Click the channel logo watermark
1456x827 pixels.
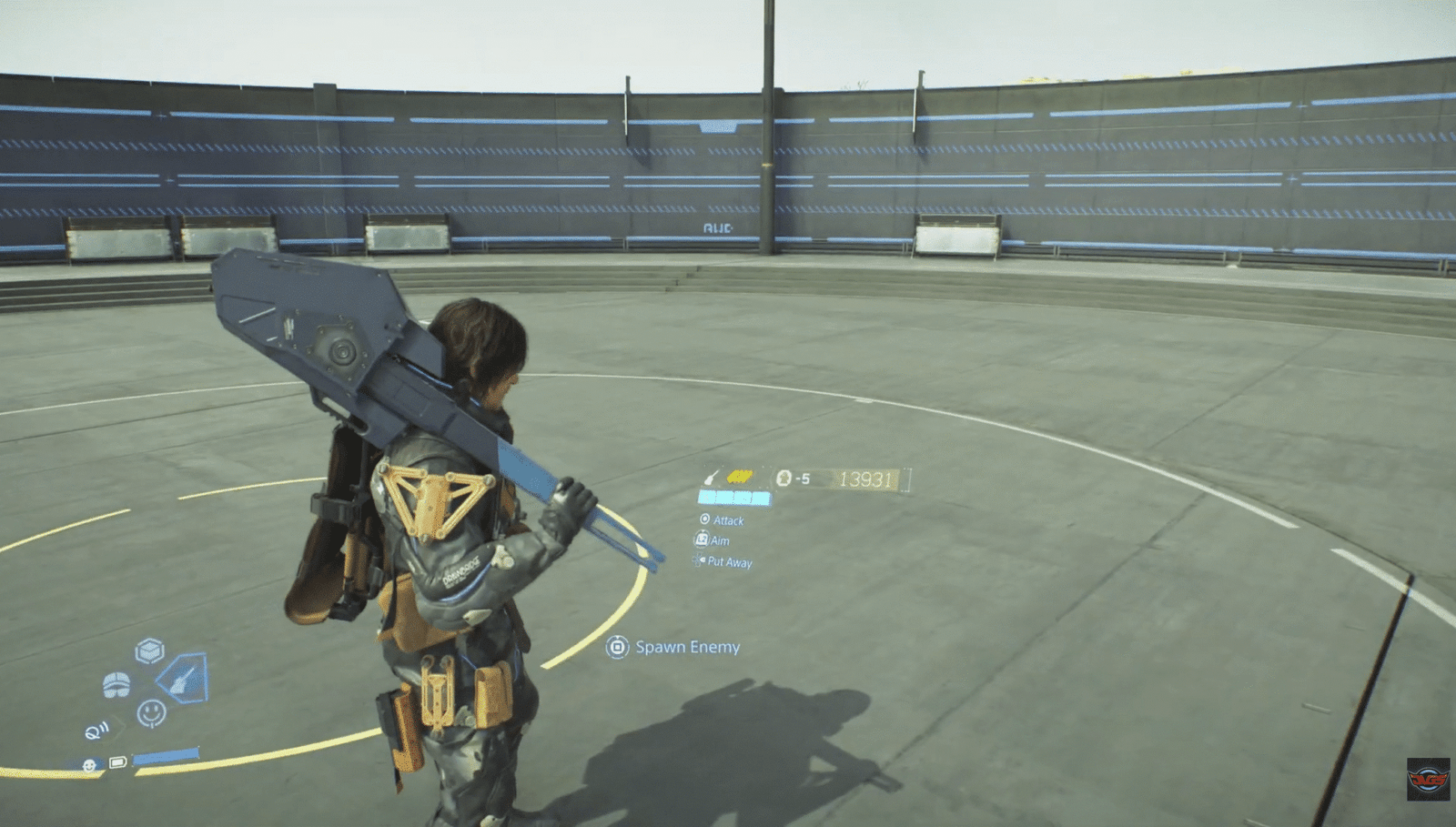(x=1428, y=779)
